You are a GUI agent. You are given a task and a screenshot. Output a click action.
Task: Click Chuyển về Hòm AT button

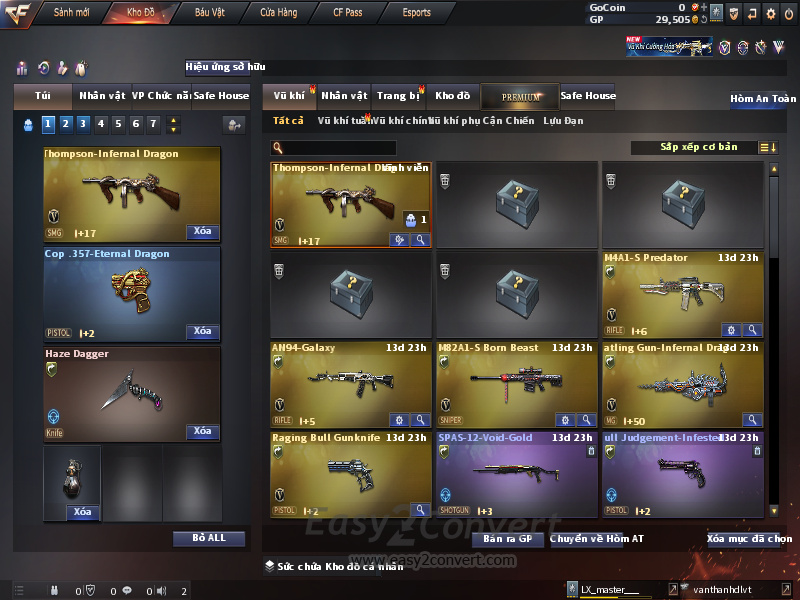(x=596, y=539)
